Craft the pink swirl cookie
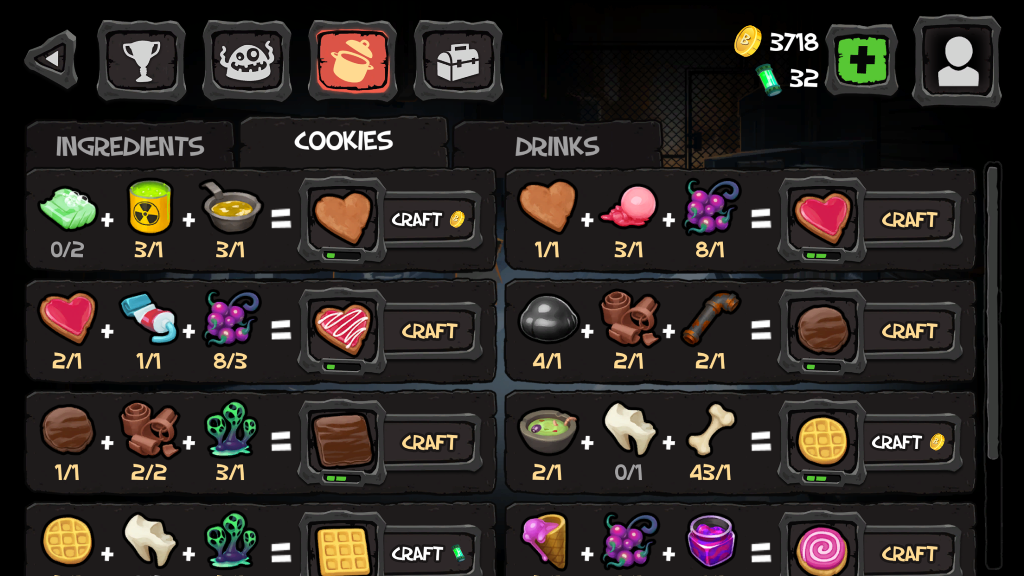The height and width of the screenshot is (576, 1024). point(908,553)
